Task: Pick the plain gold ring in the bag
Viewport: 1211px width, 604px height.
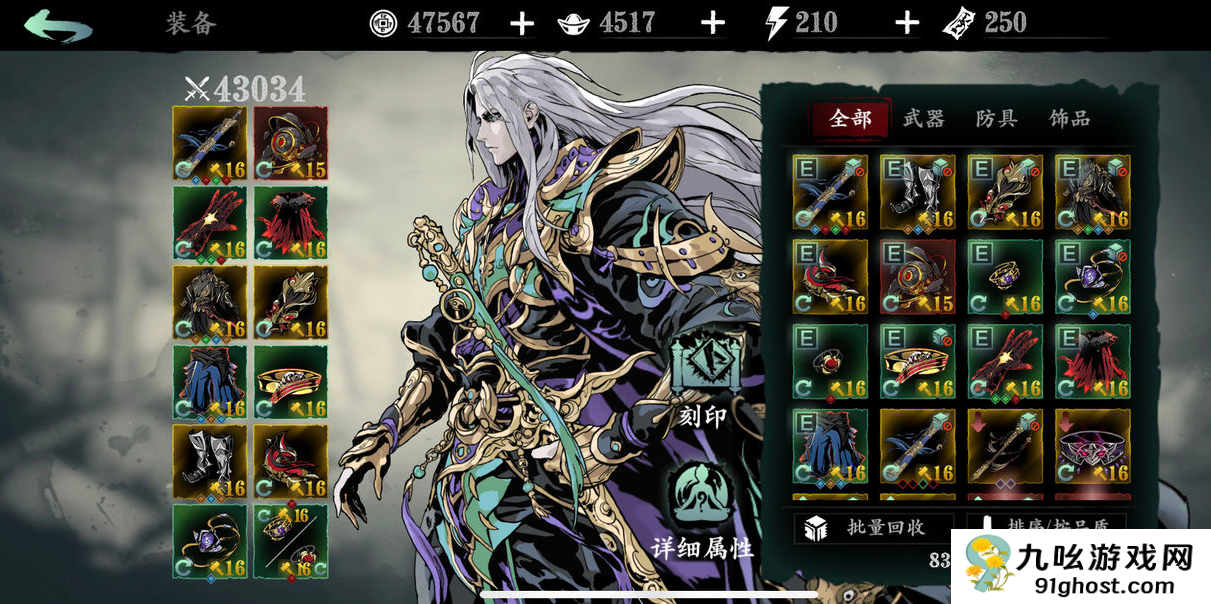Action: (1005, 277)
